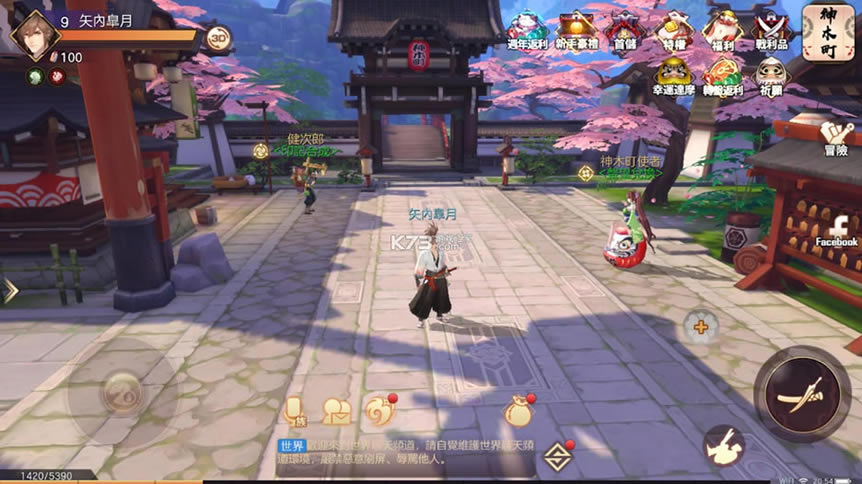The image size is (862, 484).
Task: Open the mail and chat bubble icon
Action: 337,410
